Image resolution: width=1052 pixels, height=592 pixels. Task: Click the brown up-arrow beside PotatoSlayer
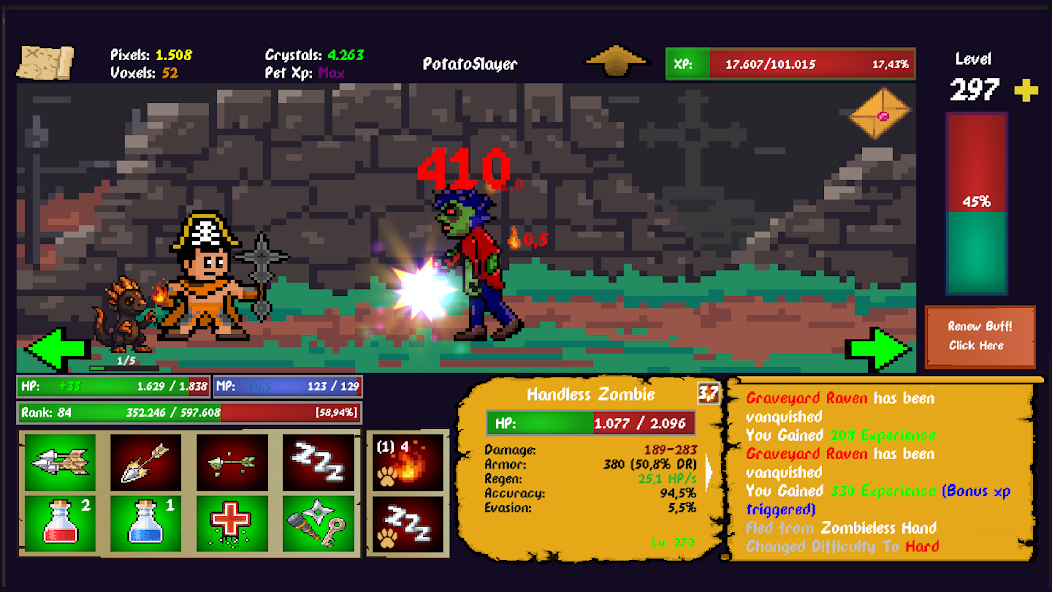(616, 61)
